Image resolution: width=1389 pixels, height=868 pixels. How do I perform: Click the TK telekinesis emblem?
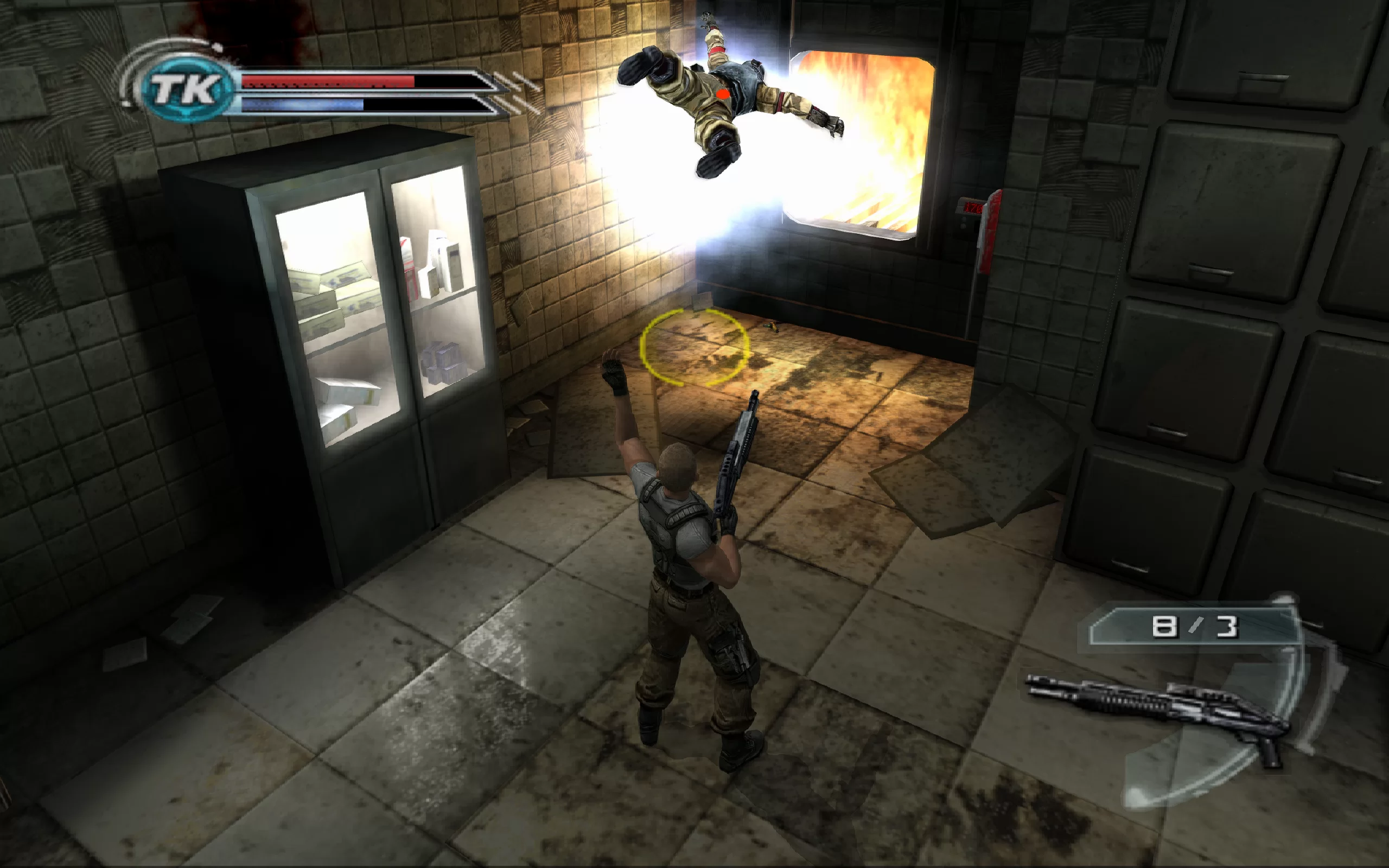click(187, 89)
